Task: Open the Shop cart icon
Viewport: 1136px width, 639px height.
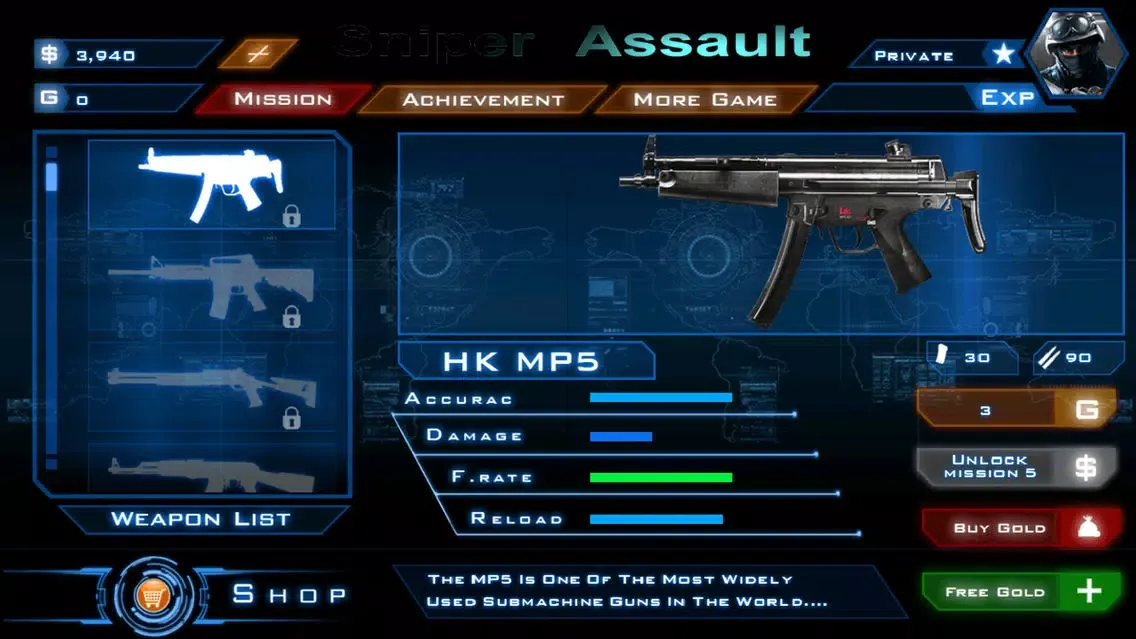Action: click(152, 596)
